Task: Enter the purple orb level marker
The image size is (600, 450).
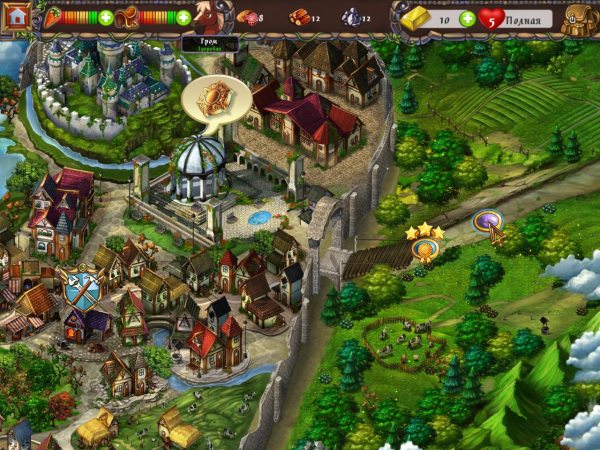Action: 487,221
